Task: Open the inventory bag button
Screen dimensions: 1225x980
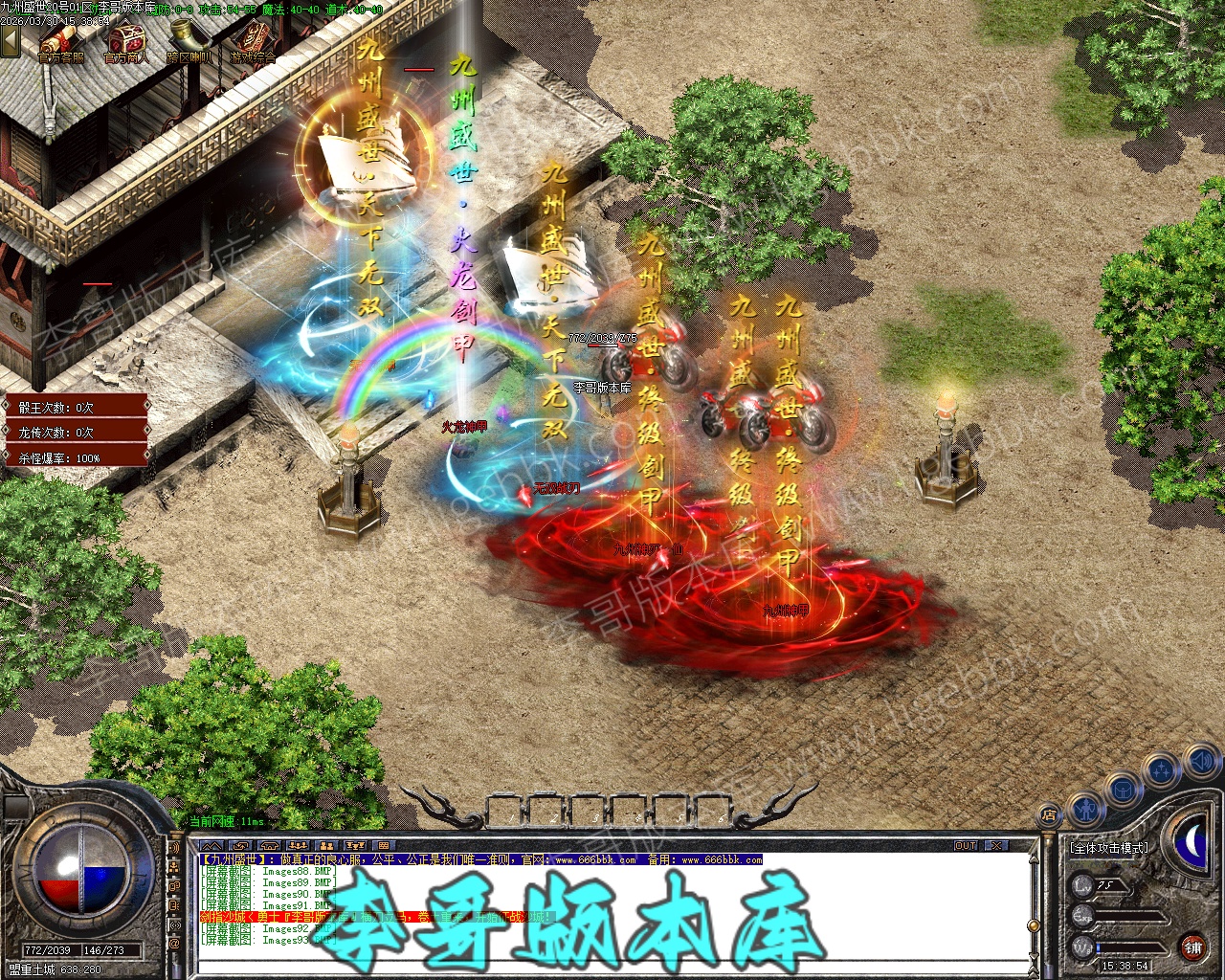Action: [x=1122, y=791]
